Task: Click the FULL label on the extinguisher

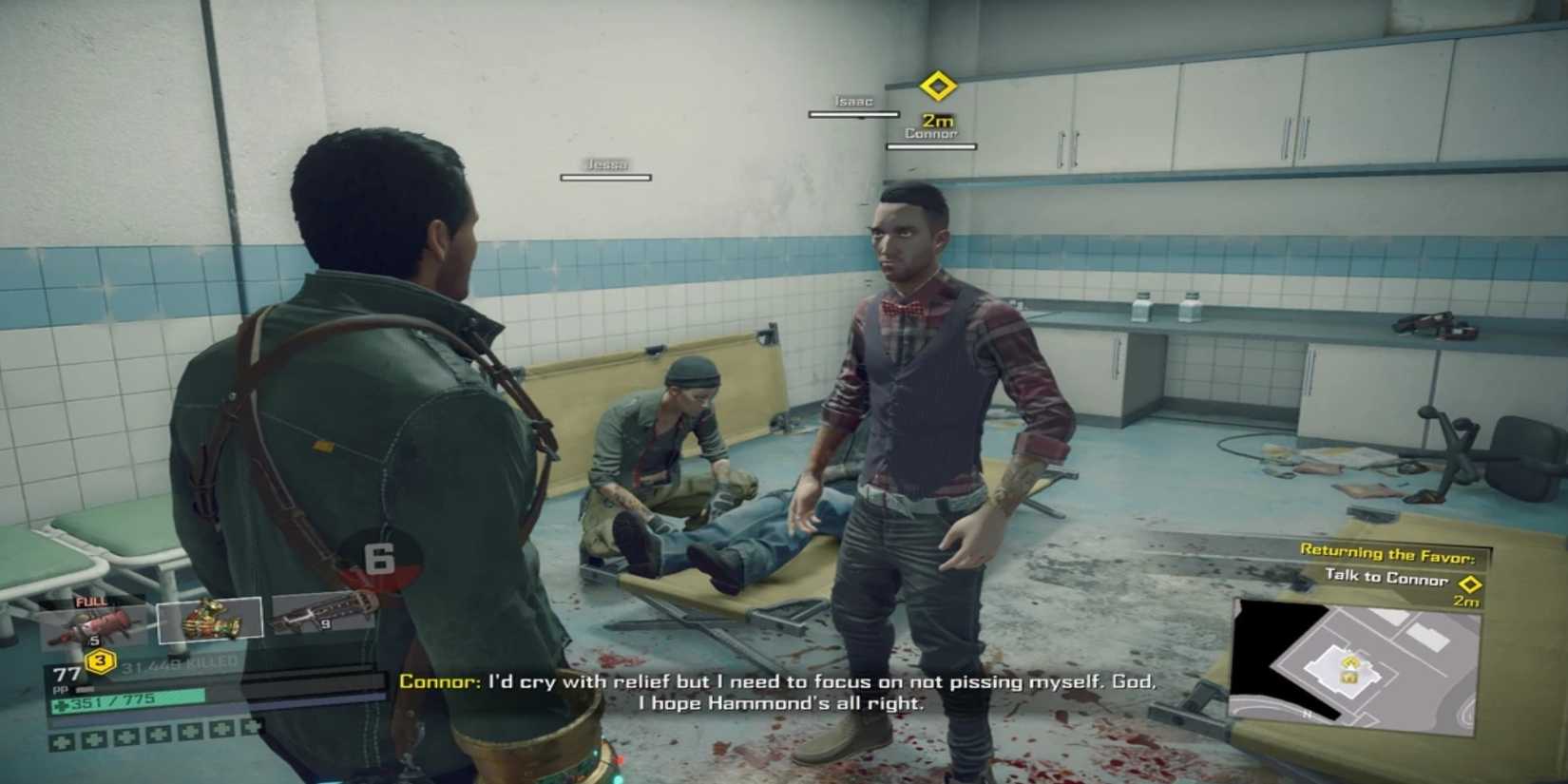Action: pyautogui.click(x=91, y=602)
